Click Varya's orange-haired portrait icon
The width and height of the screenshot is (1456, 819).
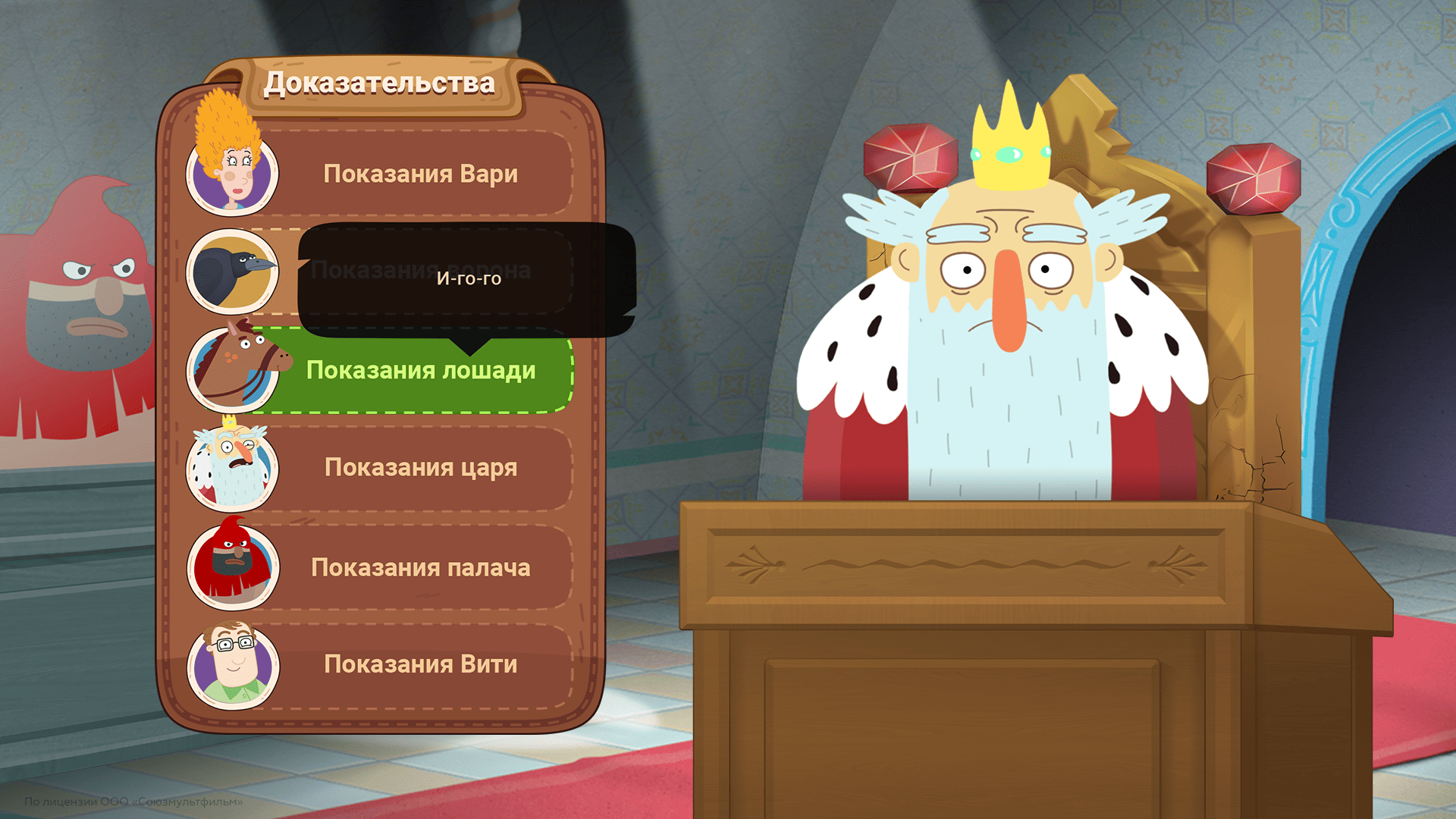click(x=232, y=174)
